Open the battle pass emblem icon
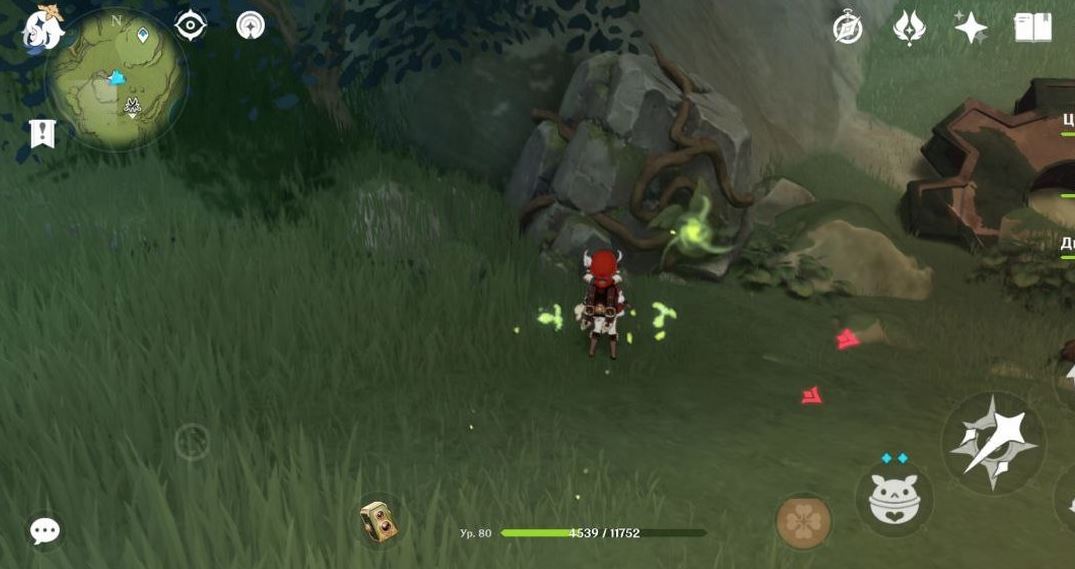1075x569 pixels. 909,28
